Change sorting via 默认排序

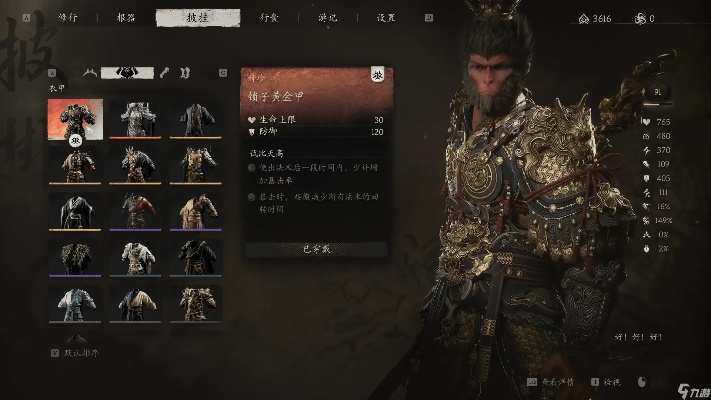(80, 353)
